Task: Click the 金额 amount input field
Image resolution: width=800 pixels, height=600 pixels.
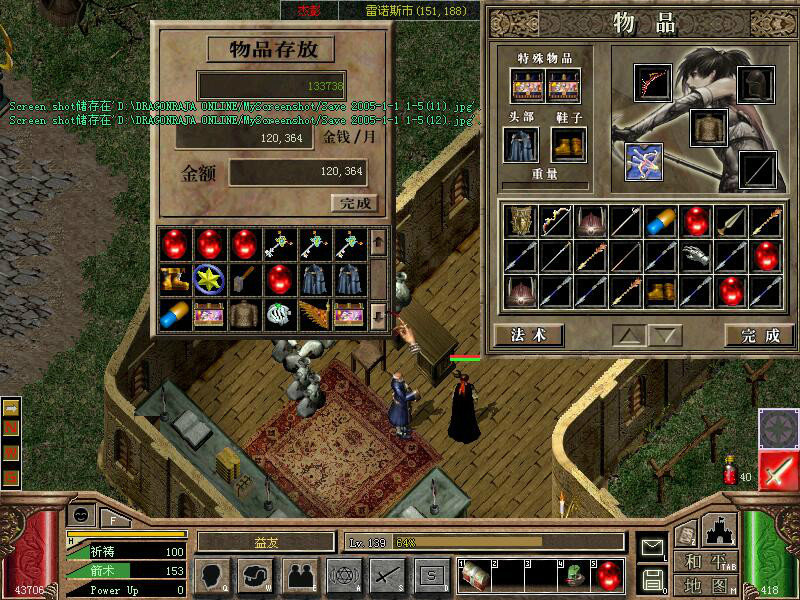Action: 298,172
